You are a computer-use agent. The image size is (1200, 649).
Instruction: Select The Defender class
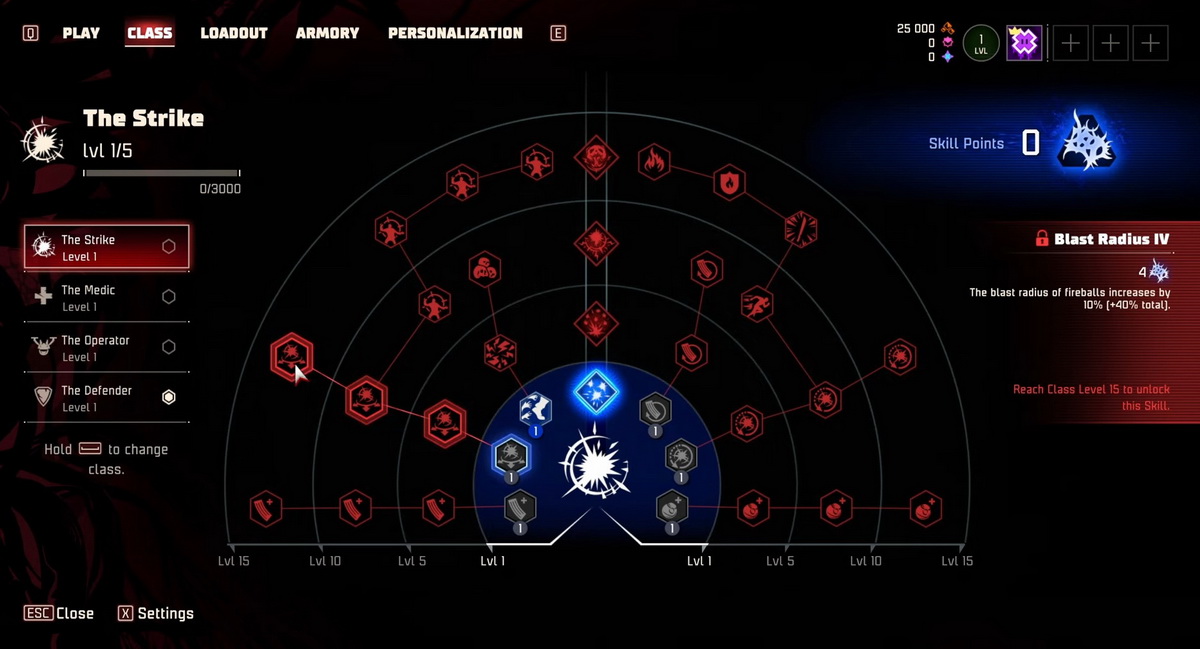pos(106,397)
